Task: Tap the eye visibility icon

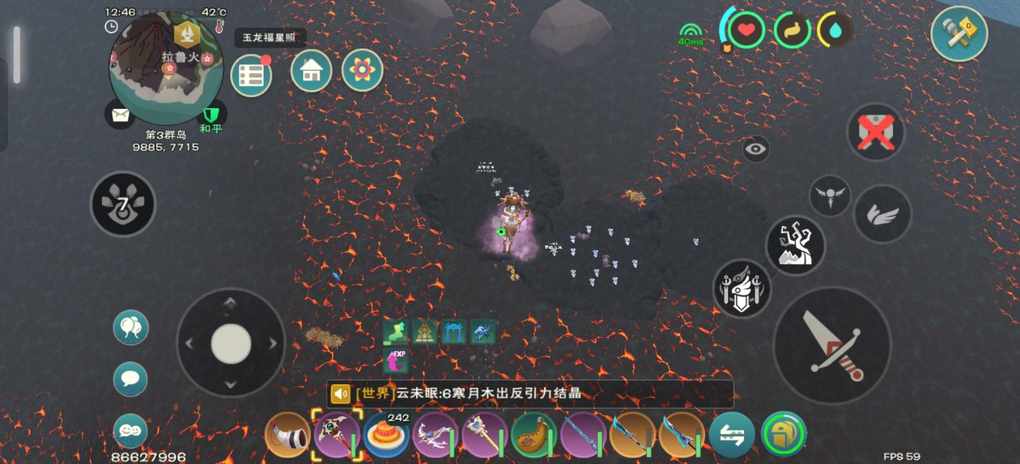Action: pos(756,149)
